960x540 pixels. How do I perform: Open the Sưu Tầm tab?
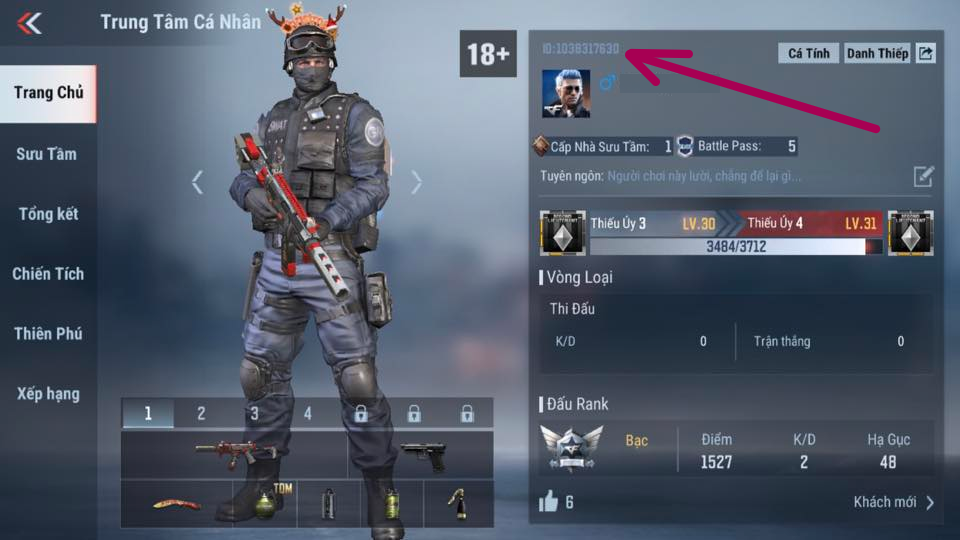(47, 154)
